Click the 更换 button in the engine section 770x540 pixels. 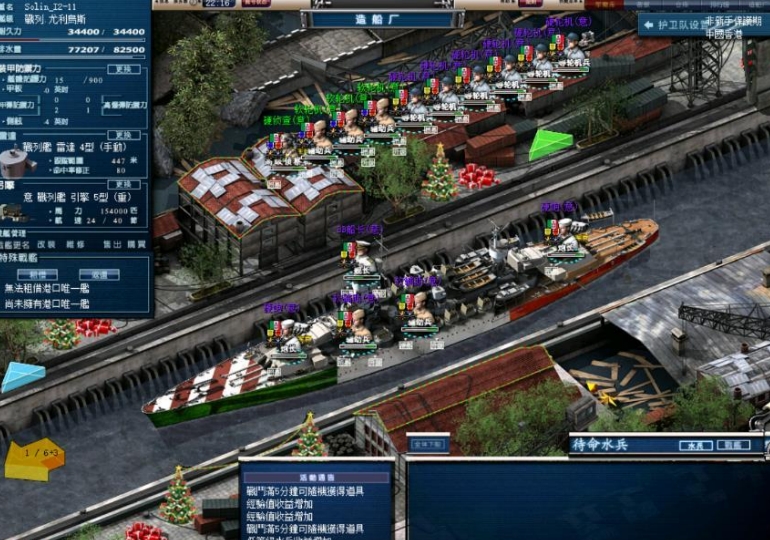tap(123, 185)
